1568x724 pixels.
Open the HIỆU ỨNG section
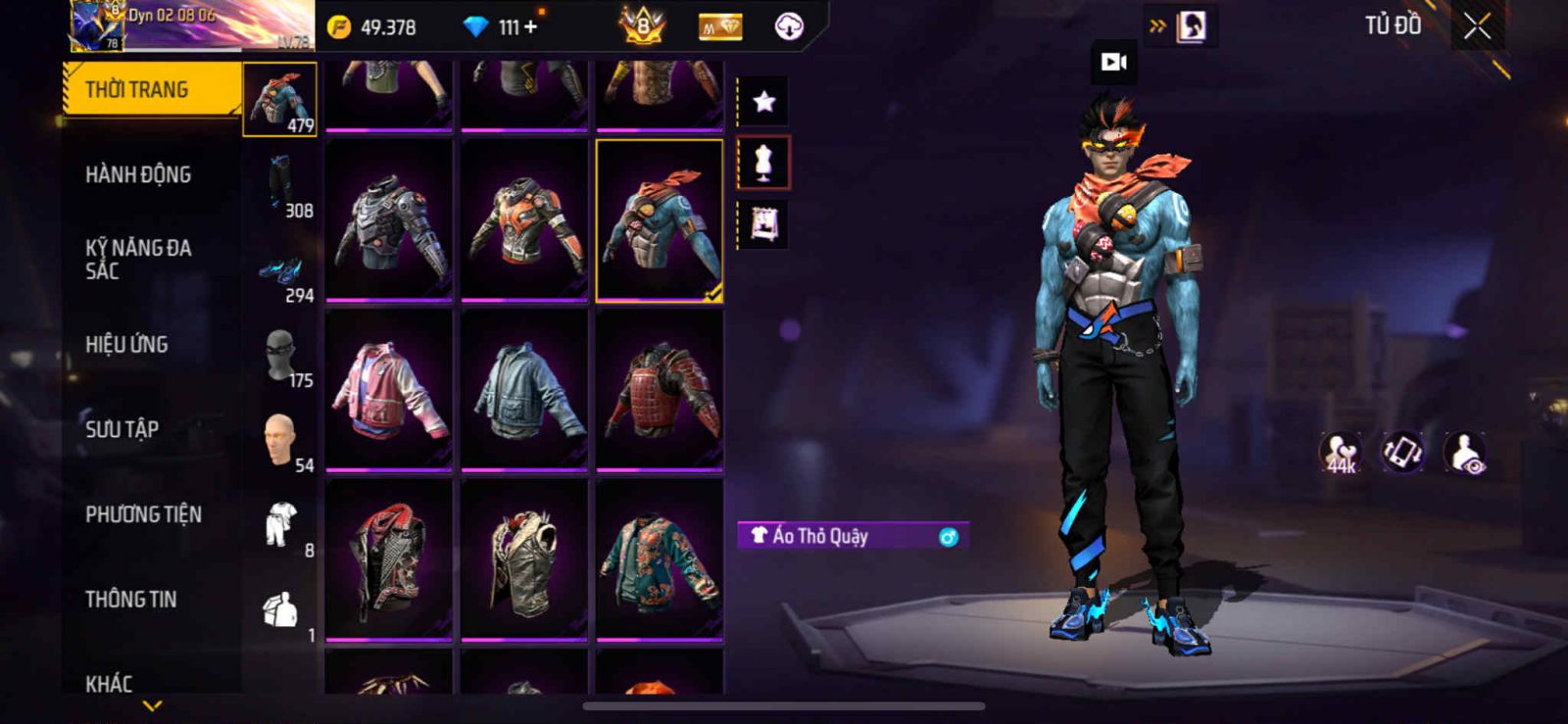click(126, 345)
